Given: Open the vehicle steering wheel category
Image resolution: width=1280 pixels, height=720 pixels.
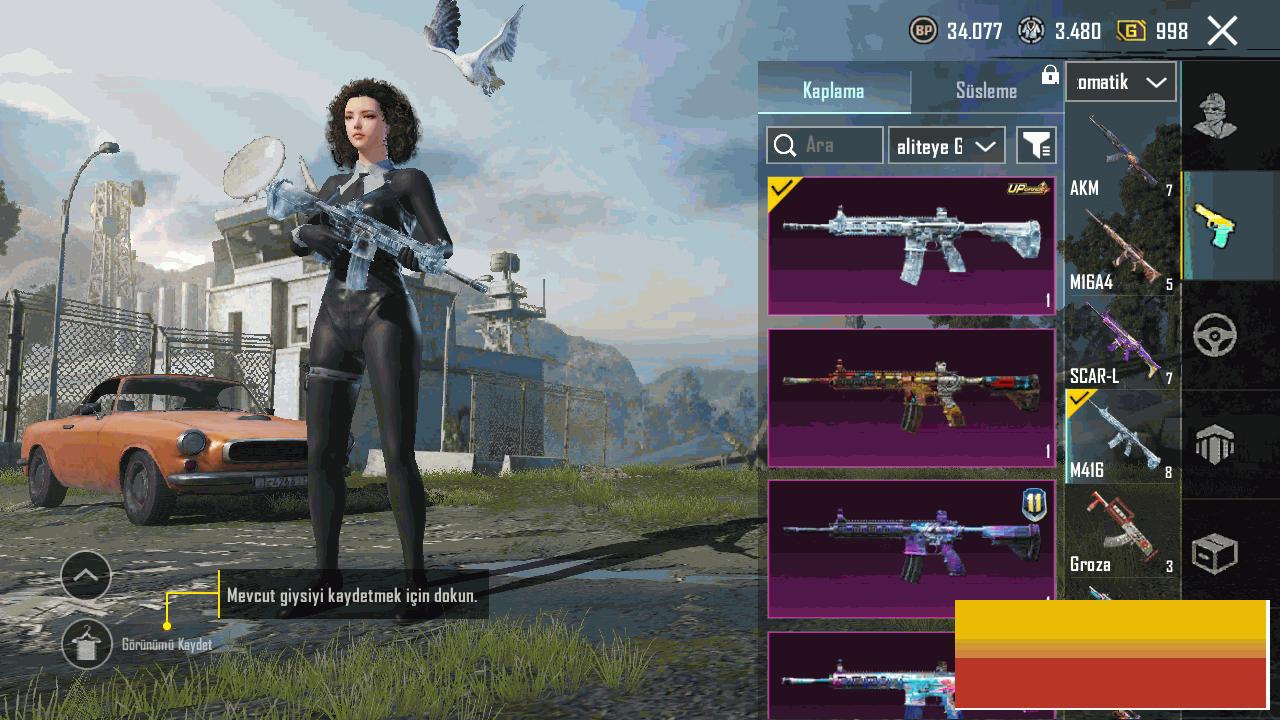Looking at the screenshot, I should click(x=1215, y=336).
